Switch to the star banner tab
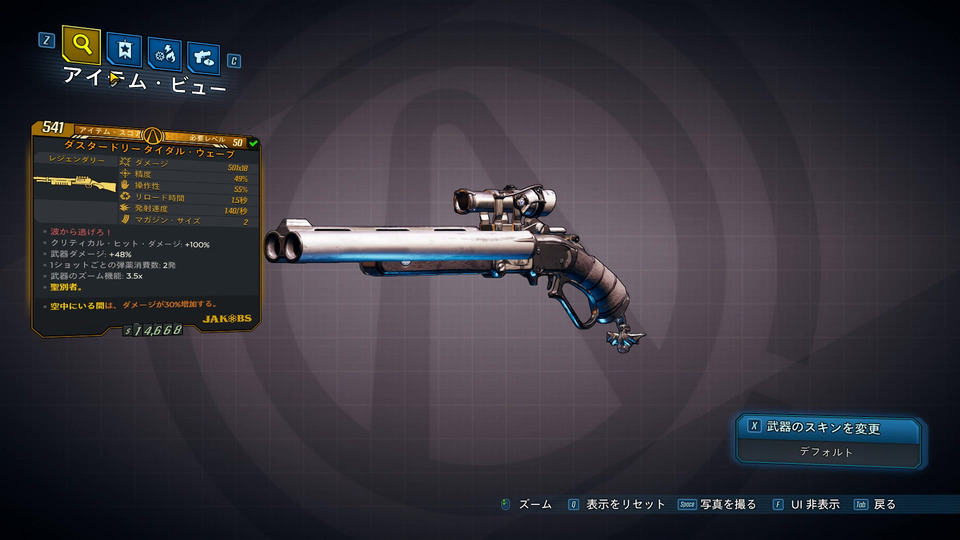The width and height of the screenshot is (960, 540). pyautogui.click(x=127, y=51)
